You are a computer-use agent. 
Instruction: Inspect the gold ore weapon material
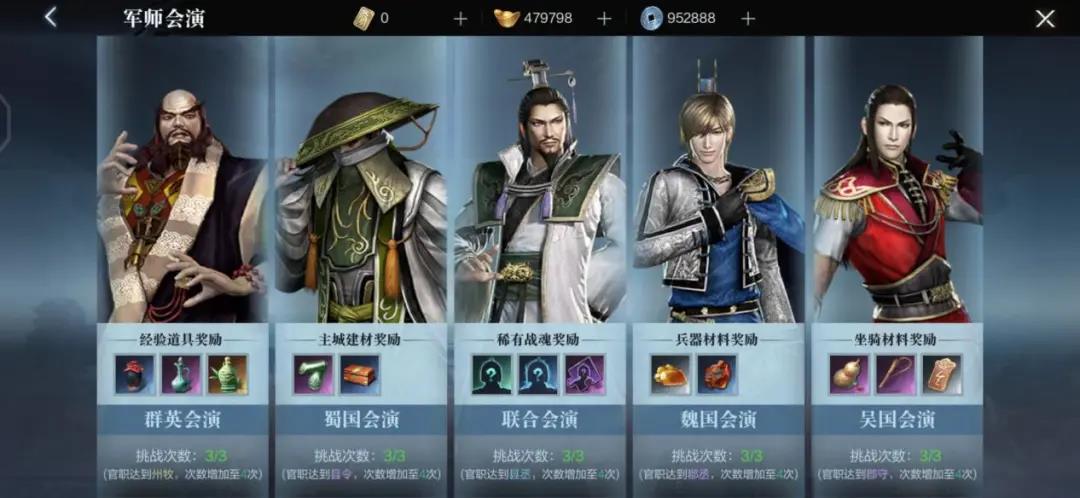click(670, 374)
